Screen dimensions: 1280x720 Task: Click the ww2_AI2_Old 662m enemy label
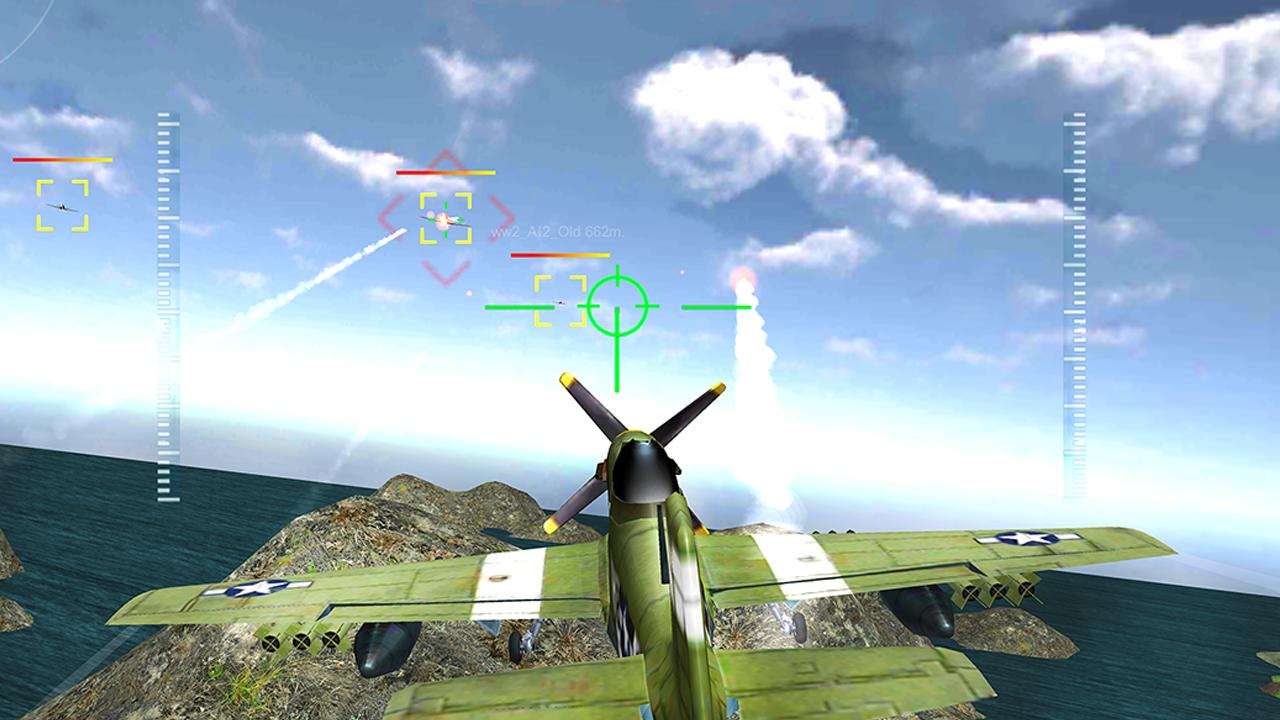[x=557, y=231]
